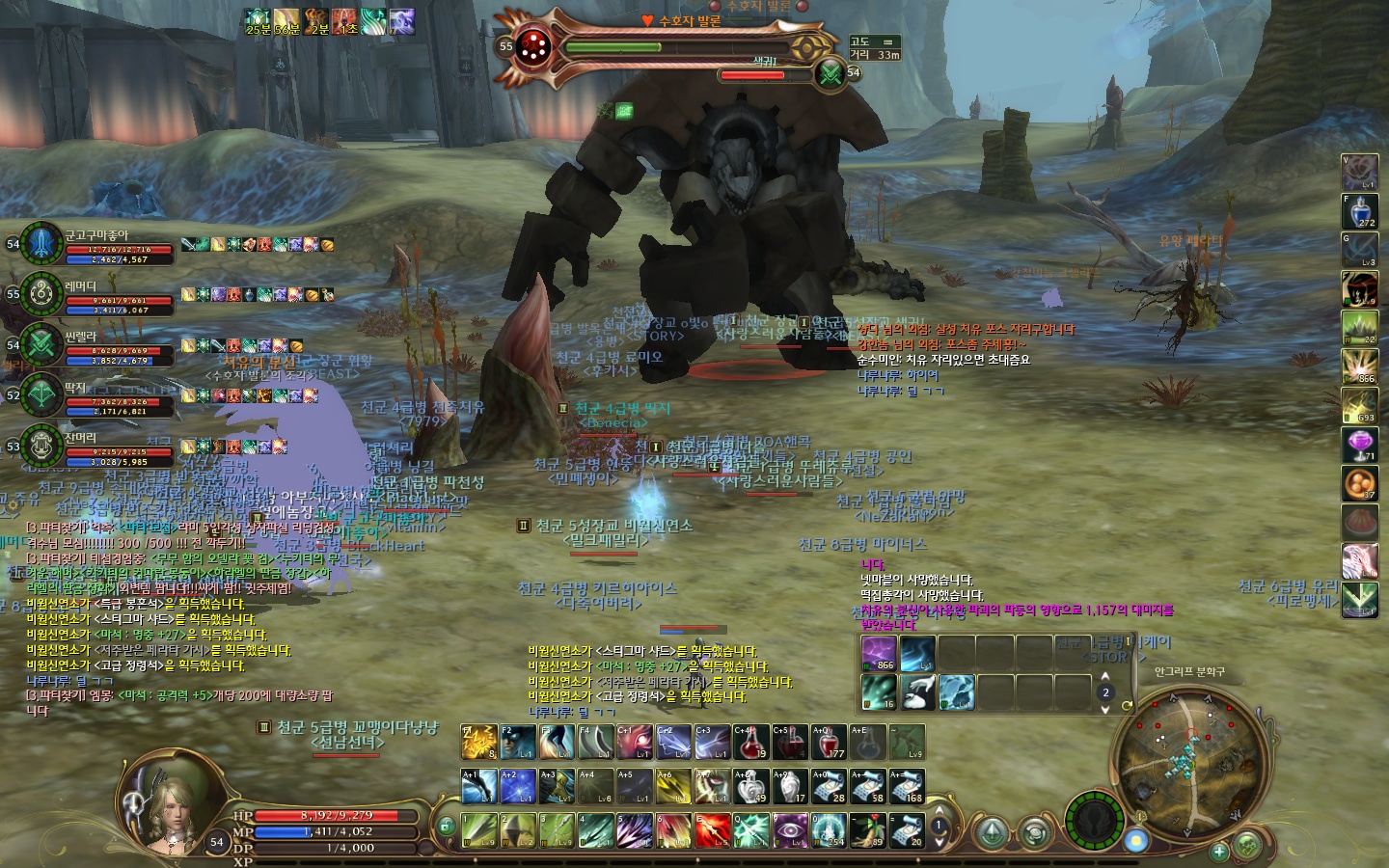
Task: Use the white hand and pouch icon
Action: coord(916,692)
